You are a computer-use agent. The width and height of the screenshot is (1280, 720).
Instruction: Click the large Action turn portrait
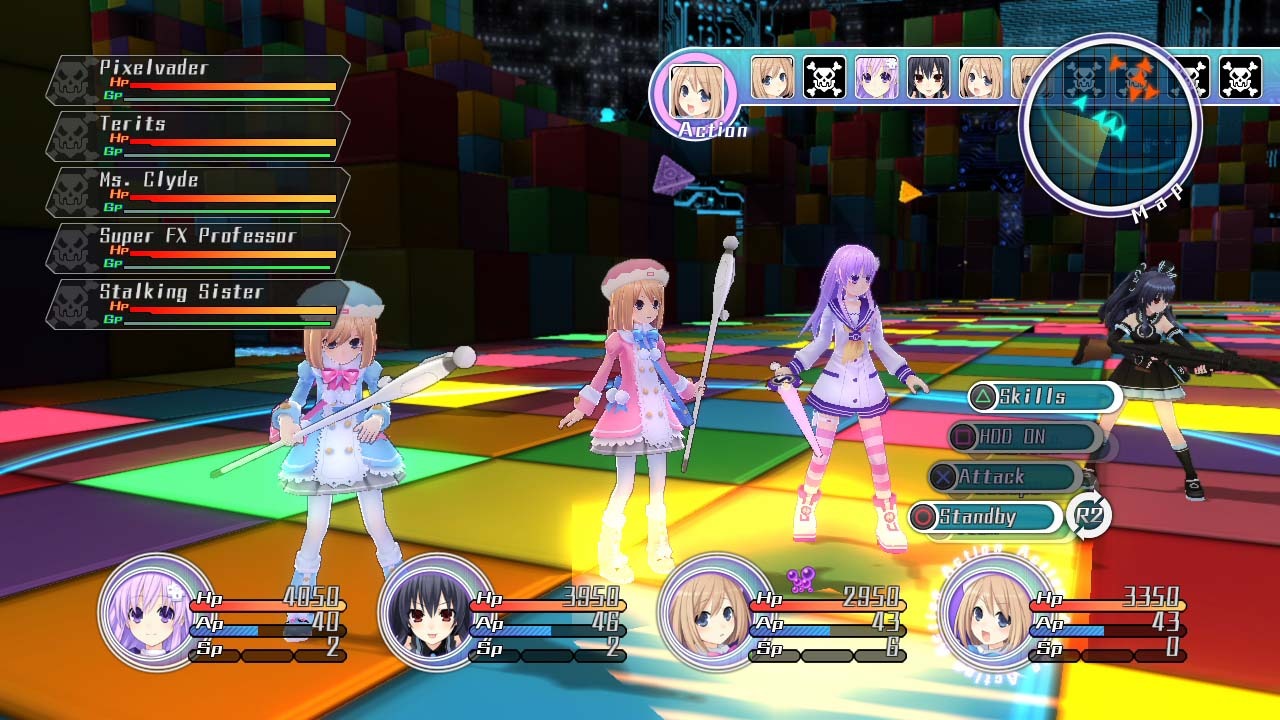[x=693, y=92]
